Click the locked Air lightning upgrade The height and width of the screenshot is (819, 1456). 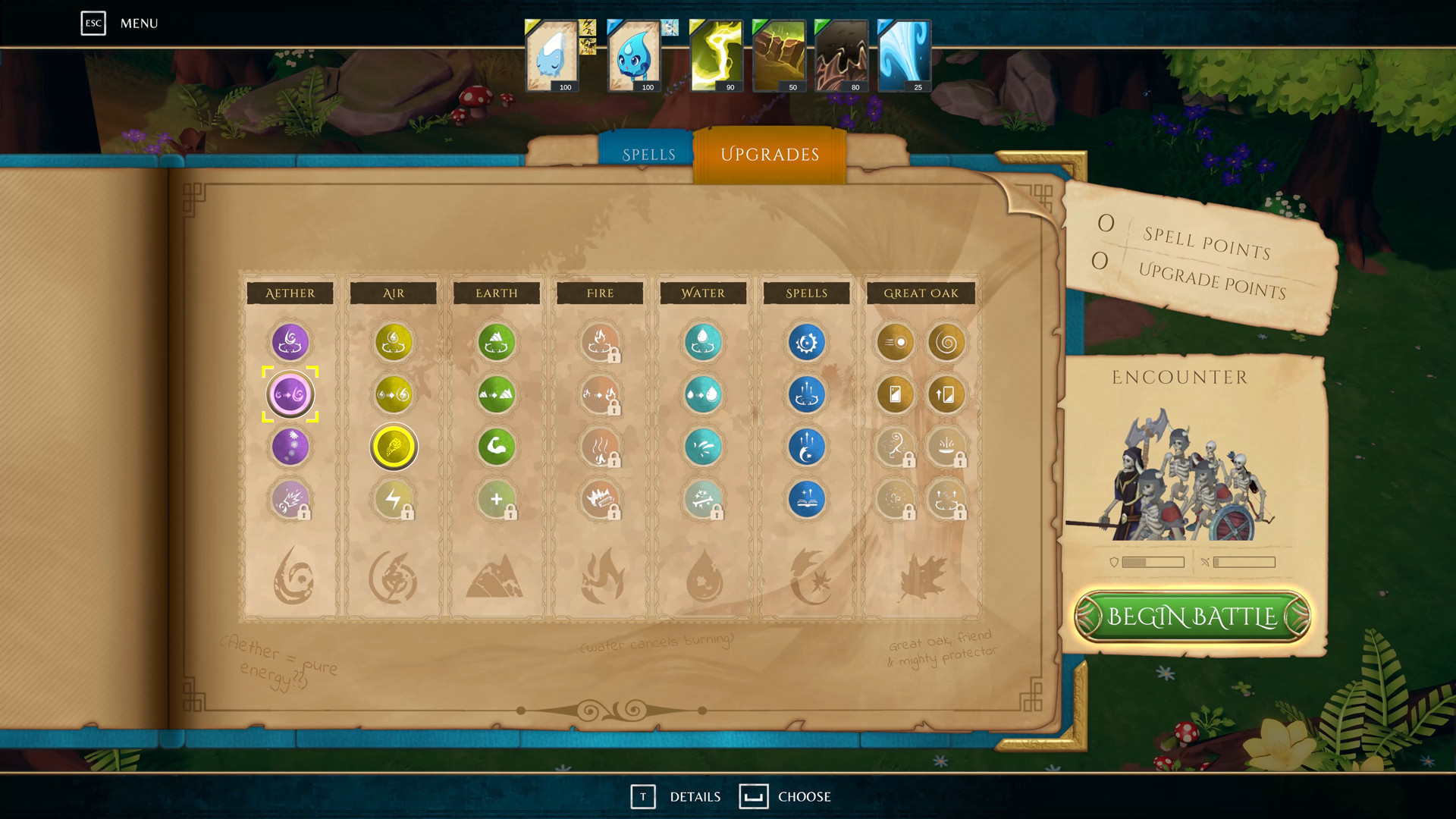394,498
